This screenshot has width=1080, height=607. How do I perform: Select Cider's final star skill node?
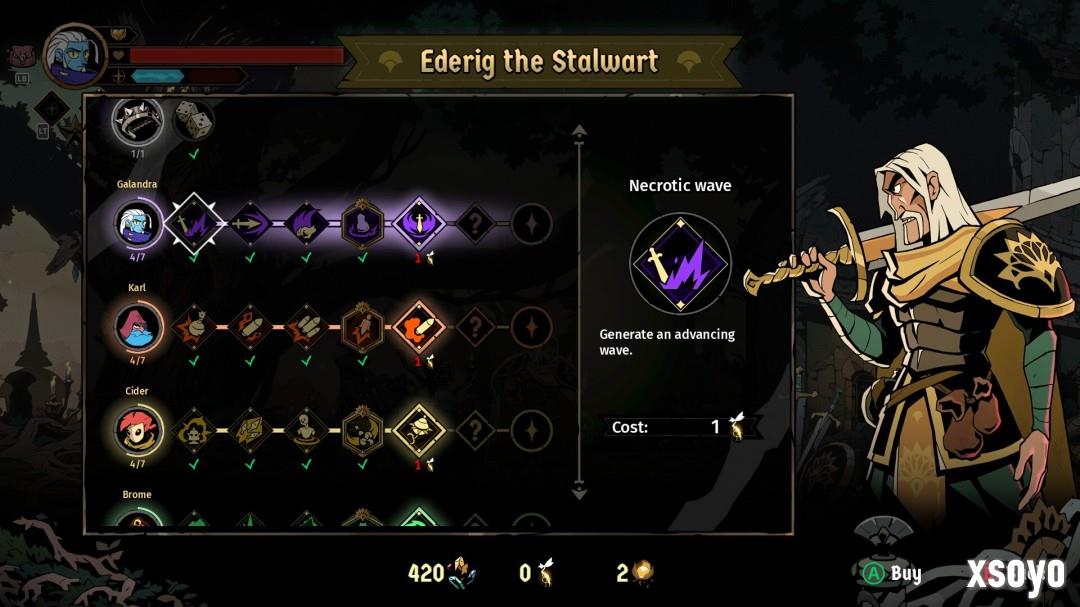pos(531,431)
